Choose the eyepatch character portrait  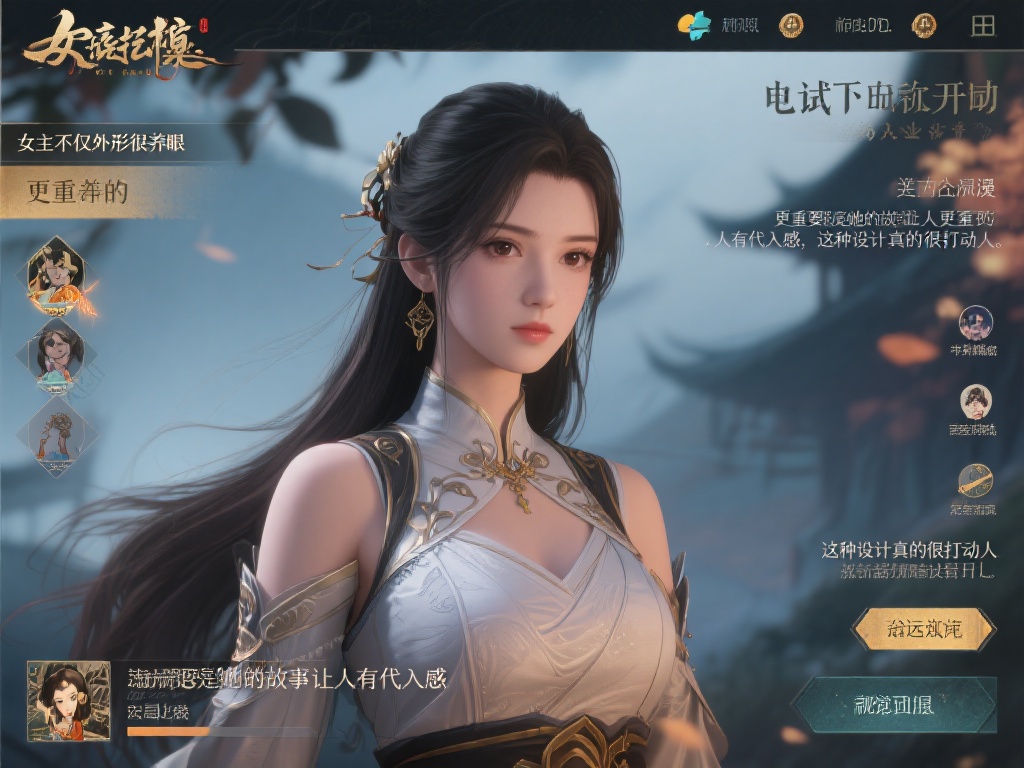(x=57, y=354)
